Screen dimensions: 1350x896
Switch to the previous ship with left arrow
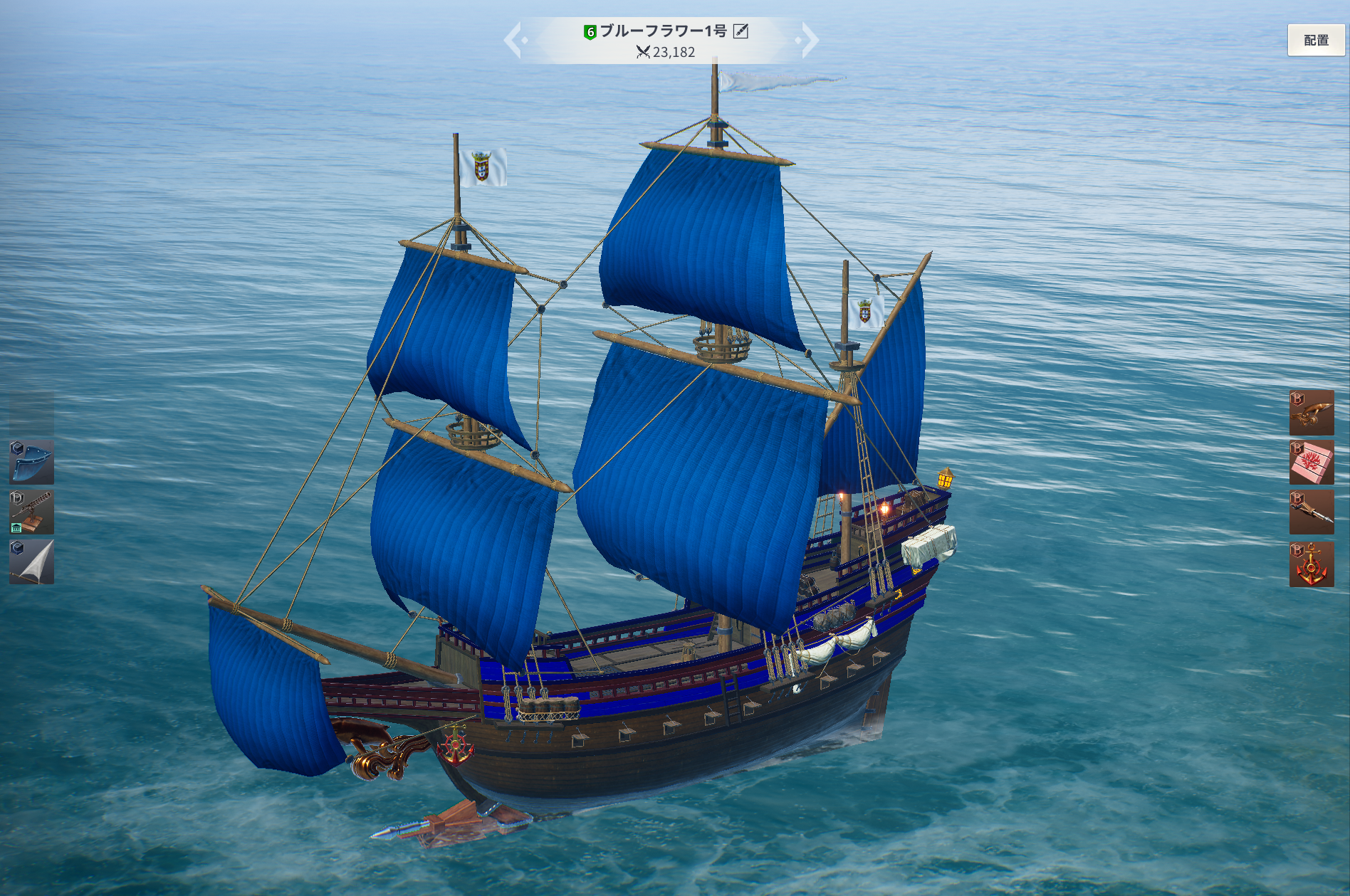(x=514, y=40)
